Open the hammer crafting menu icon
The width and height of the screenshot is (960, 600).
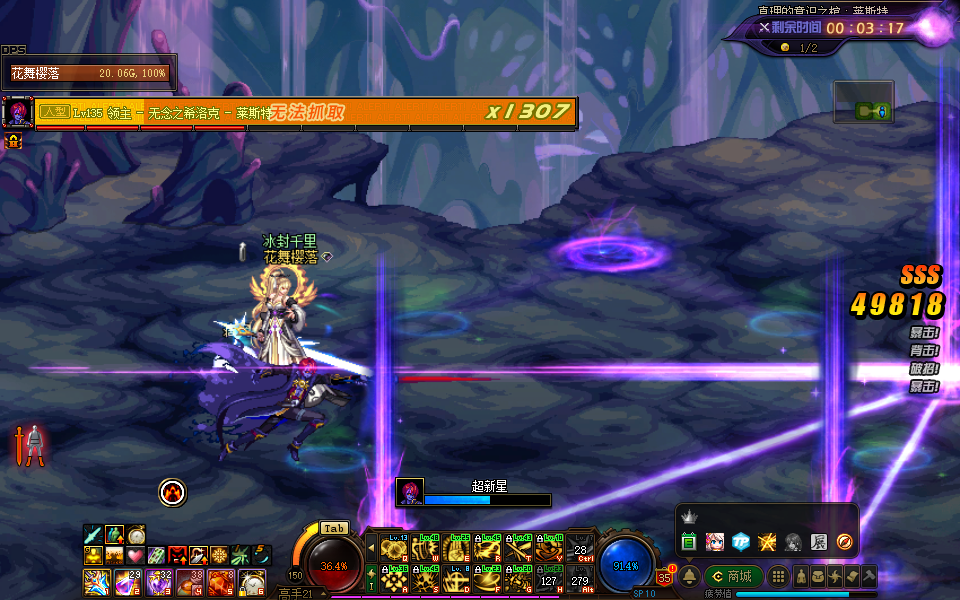[x=868, y=577]
